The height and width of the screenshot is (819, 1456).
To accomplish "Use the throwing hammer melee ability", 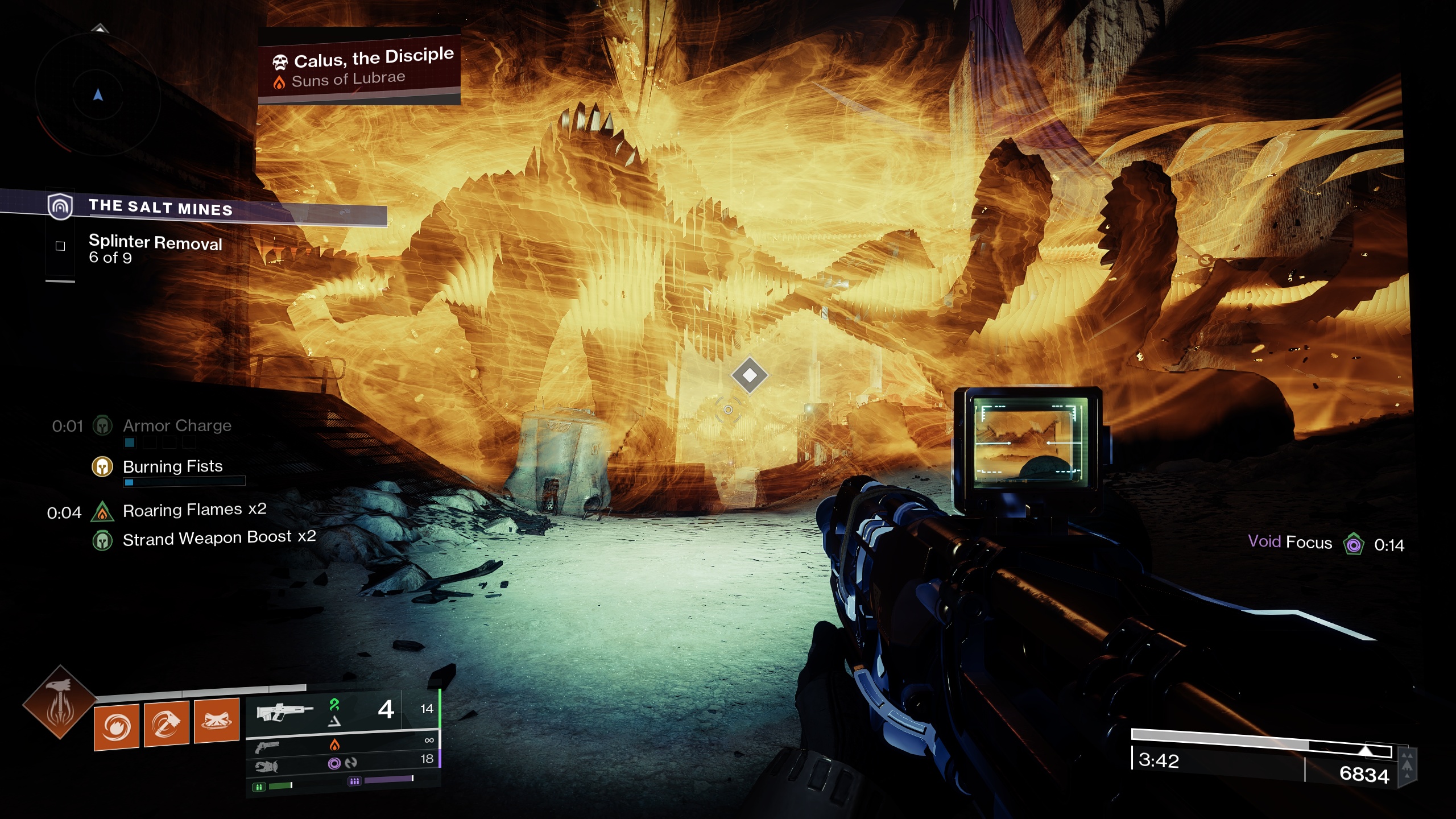I will (166, 723).
